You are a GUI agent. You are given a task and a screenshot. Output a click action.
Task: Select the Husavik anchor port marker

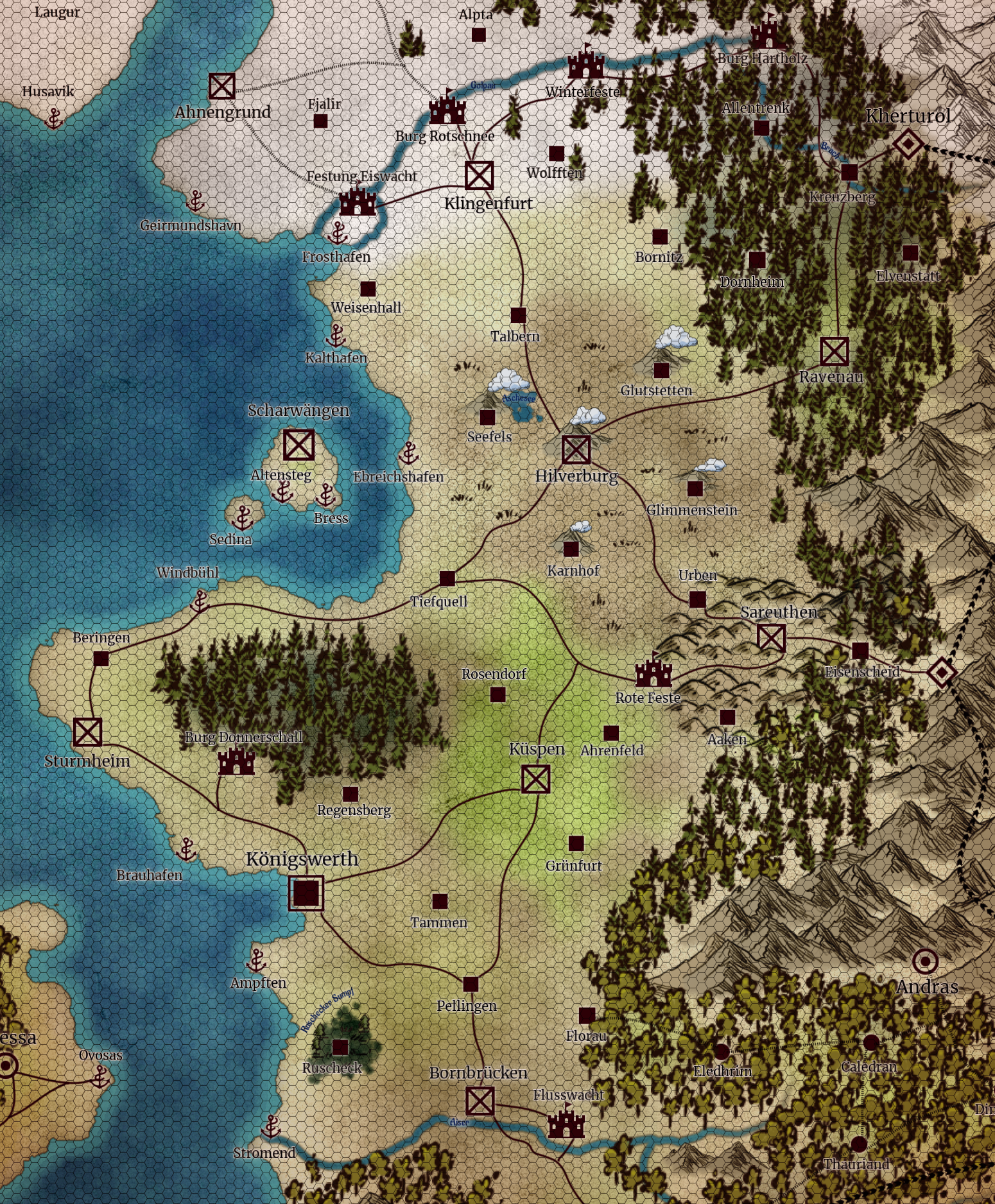(54, 118)
